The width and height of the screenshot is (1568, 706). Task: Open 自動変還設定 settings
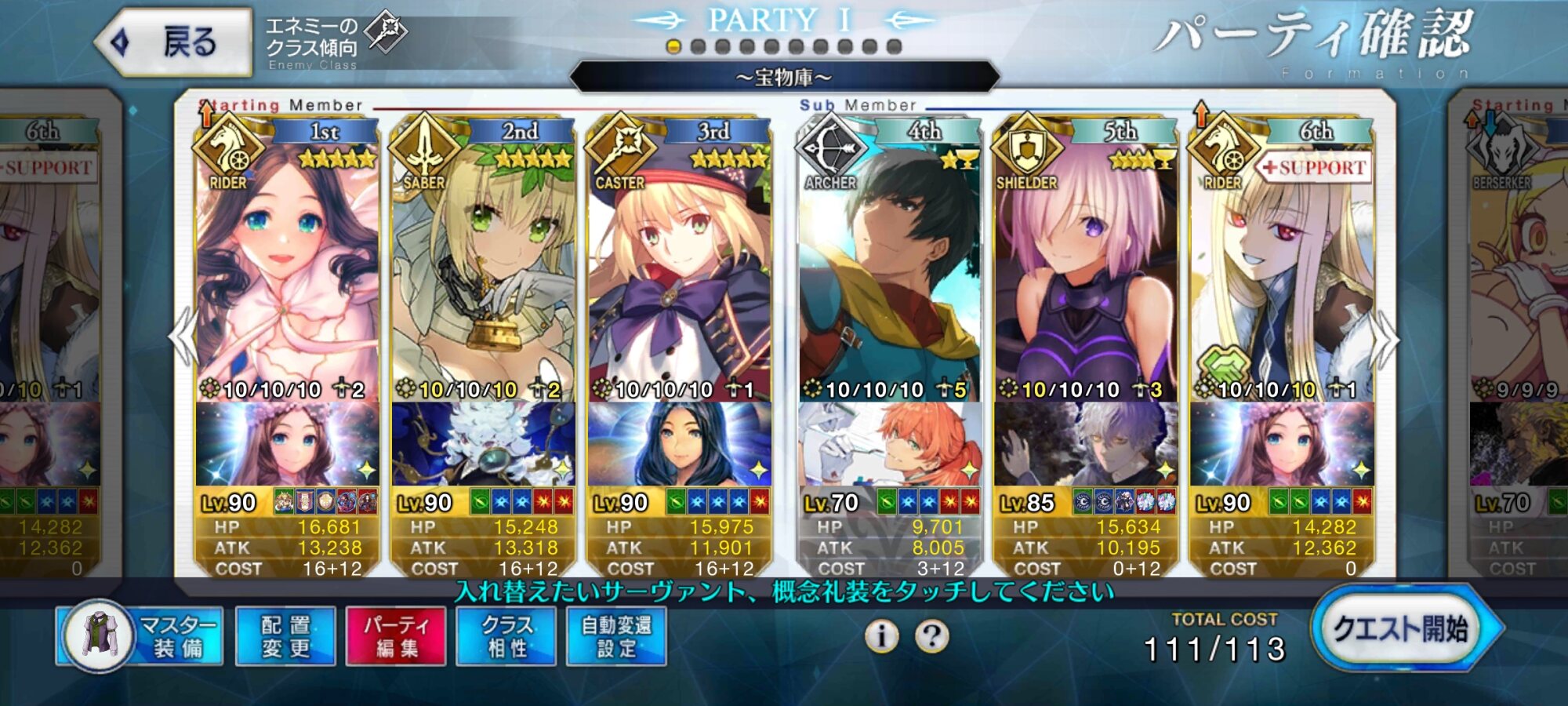(x=616, y=636)
